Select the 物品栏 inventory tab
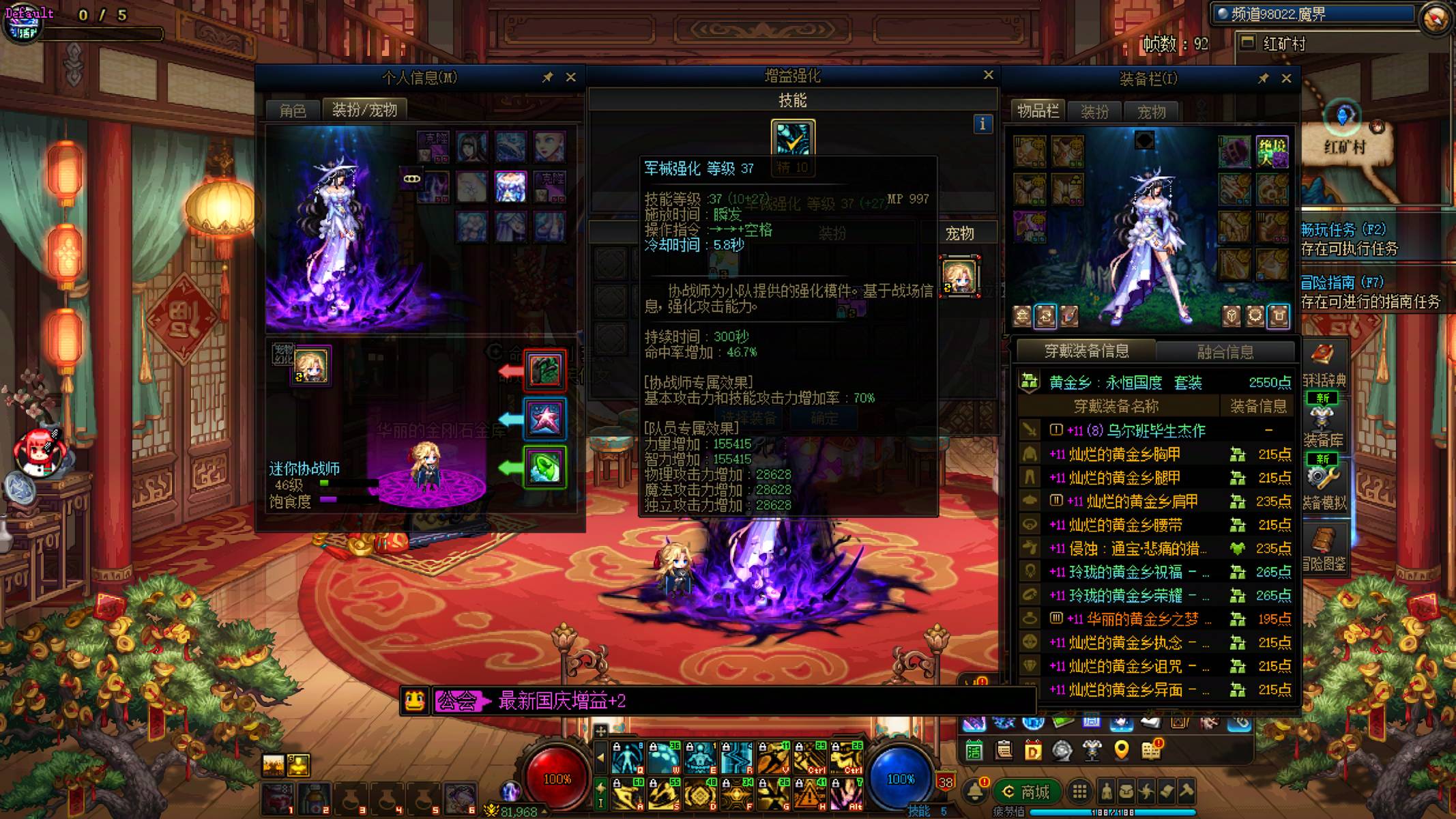Viewport: 1456px width, 819px height. click(x=1038, y=111)
